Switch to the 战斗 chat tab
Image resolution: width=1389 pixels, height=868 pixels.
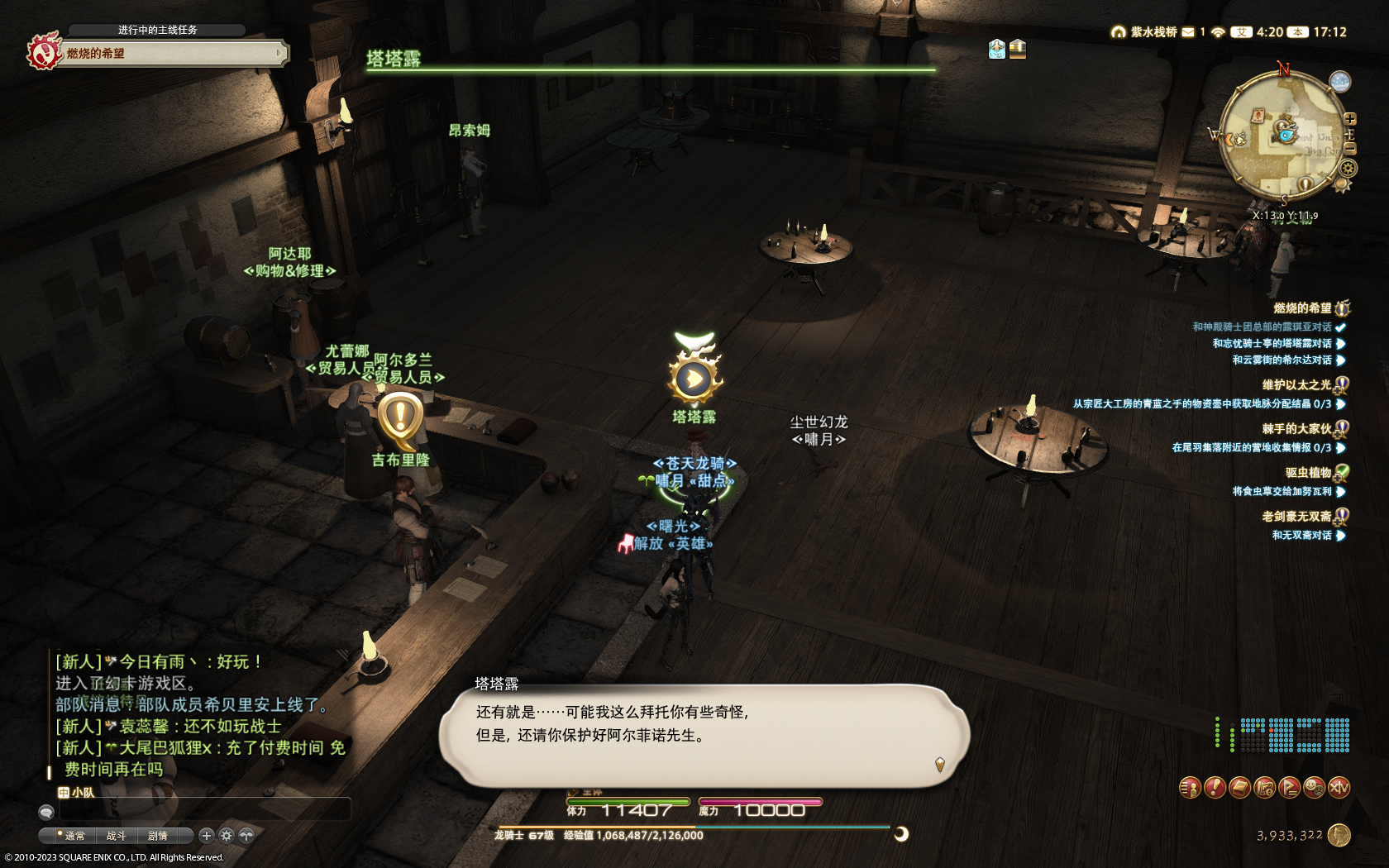click(x=117, y=836)
